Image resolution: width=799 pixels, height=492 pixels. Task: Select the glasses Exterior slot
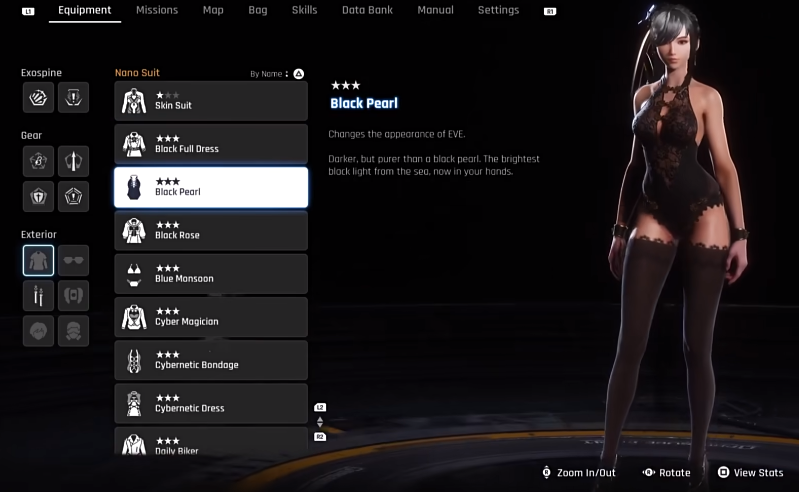tap(74, 261)
